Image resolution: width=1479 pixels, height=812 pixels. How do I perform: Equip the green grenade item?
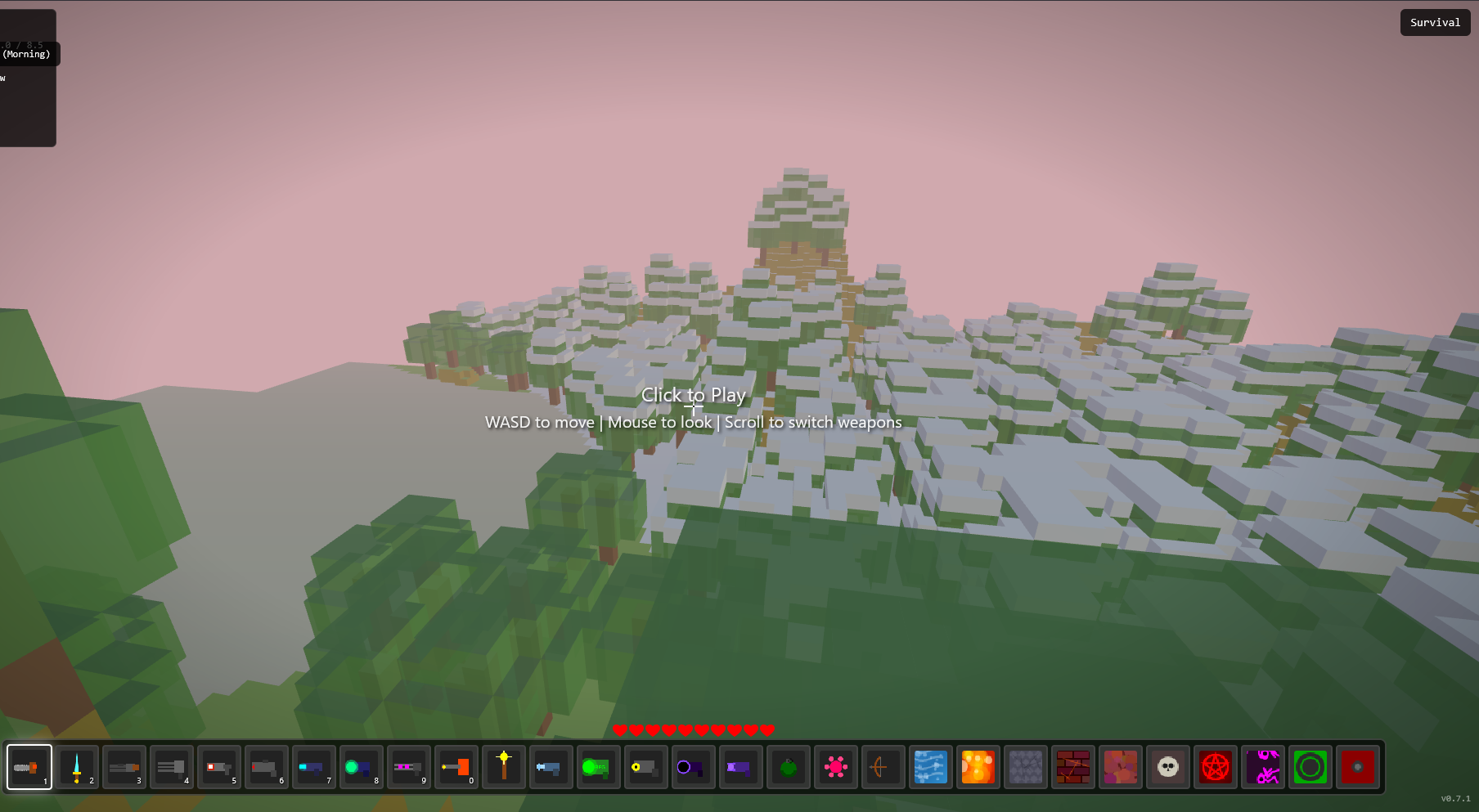788,766
